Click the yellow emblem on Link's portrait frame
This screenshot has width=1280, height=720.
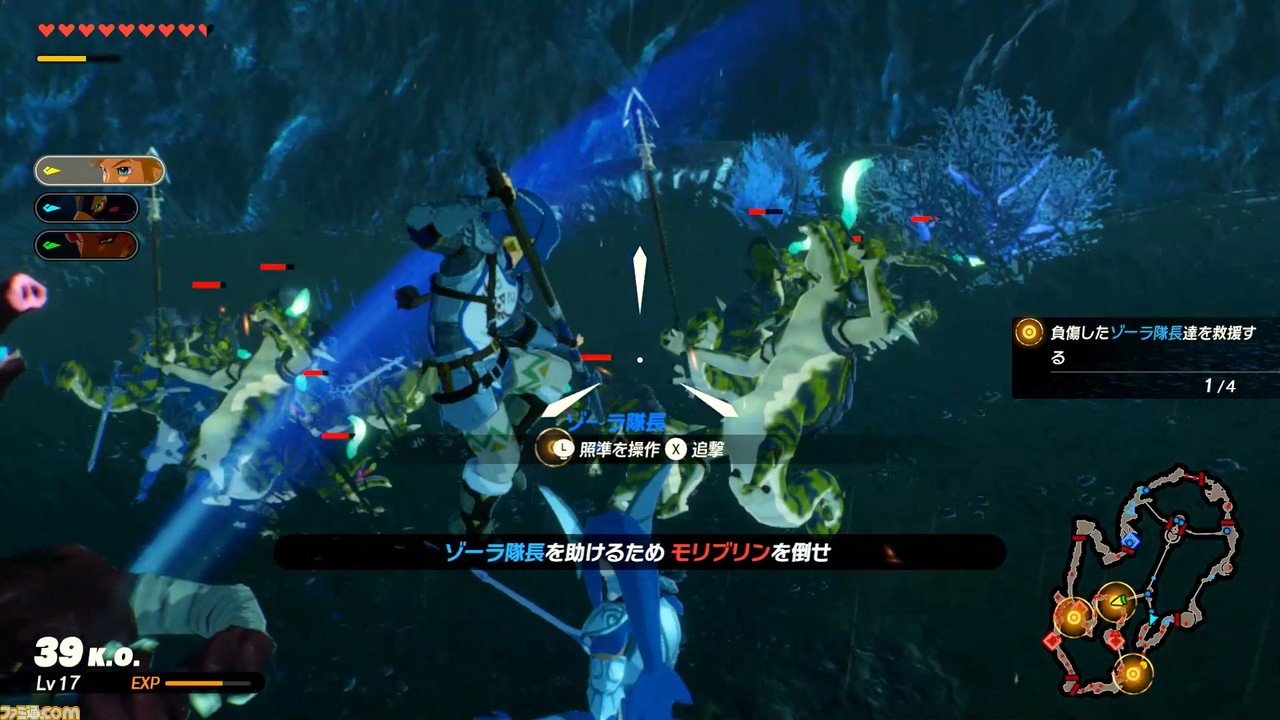click(51, 169)
